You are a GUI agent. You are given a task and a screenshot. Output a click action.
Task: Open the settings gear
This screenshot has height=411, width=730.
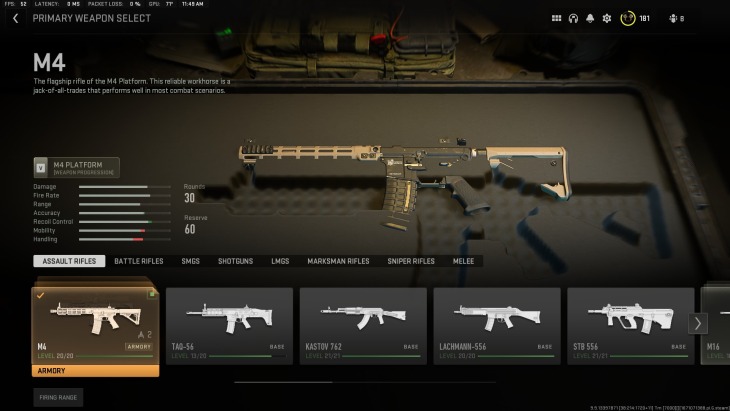(x=606, y=18)
